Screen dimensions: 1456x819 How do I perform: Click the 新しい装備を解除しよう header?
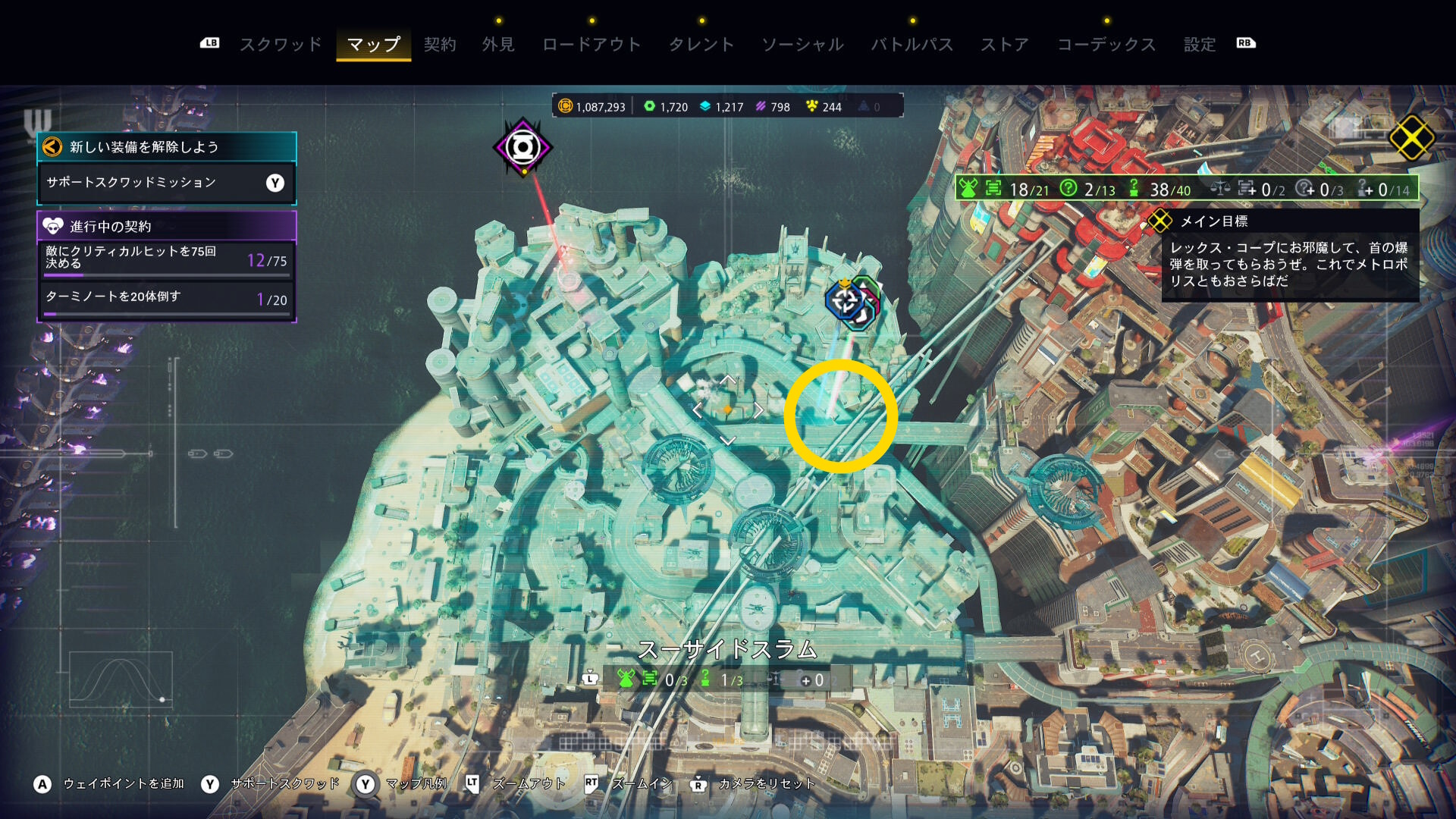(166, 147)
